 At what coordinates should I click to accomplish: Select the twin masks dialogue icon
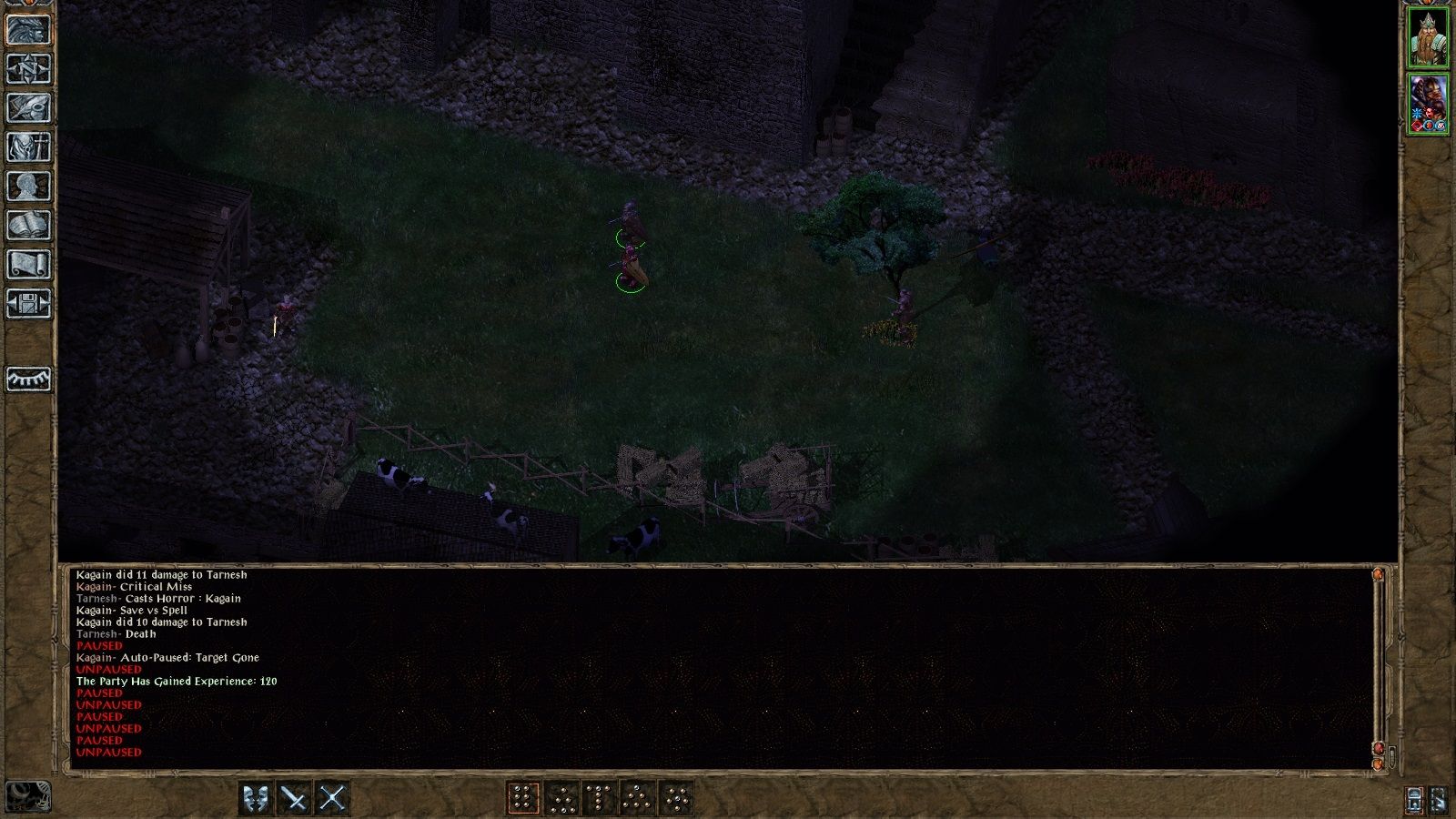255,798
